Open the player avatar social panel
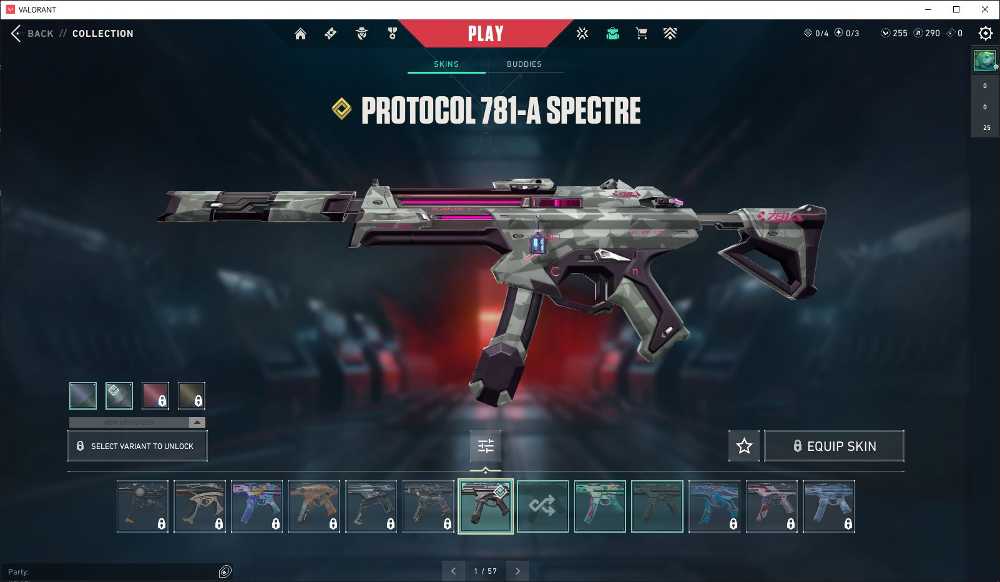 [x=985, y=60]
